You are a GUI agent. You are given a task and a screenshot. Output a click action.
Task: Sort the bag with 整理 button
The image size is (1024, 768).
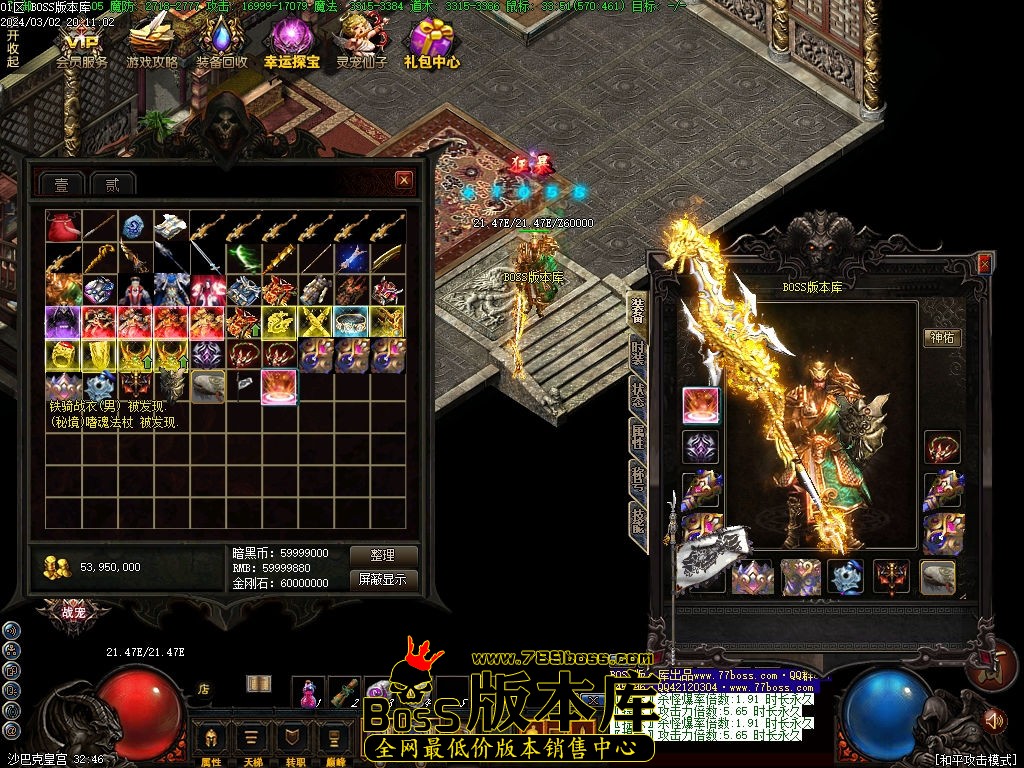(383, 555)
